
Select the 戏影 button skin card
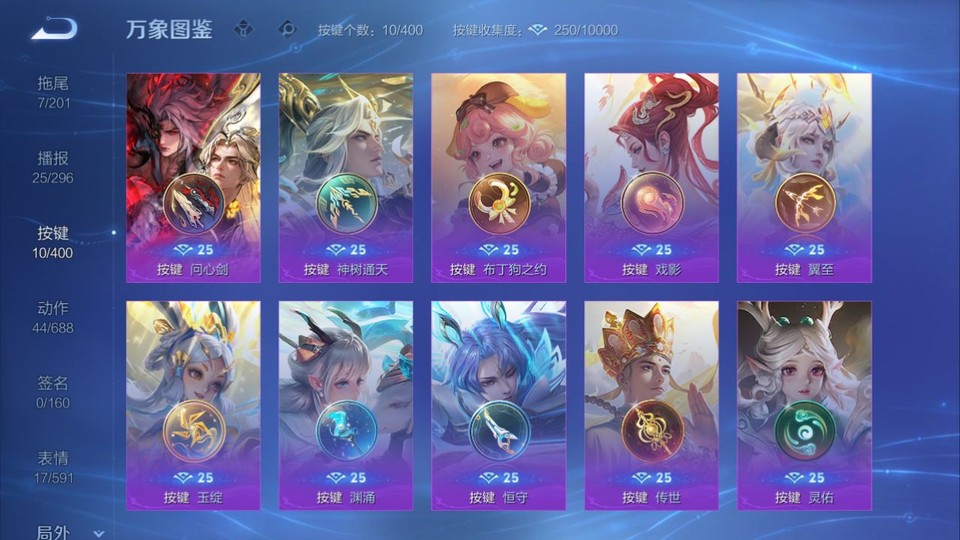tap(651, 177)
